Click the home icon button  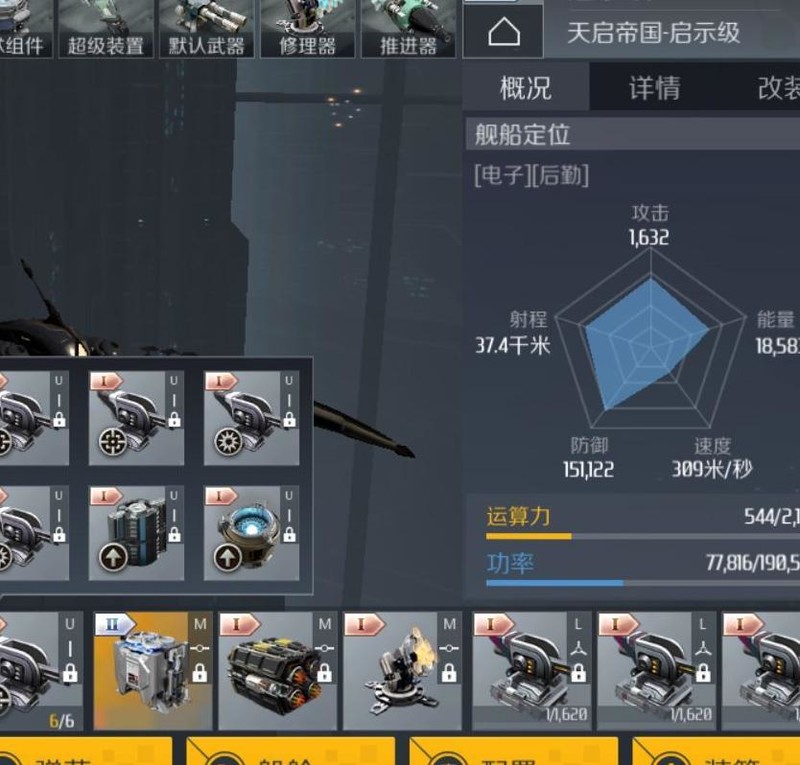504,33
